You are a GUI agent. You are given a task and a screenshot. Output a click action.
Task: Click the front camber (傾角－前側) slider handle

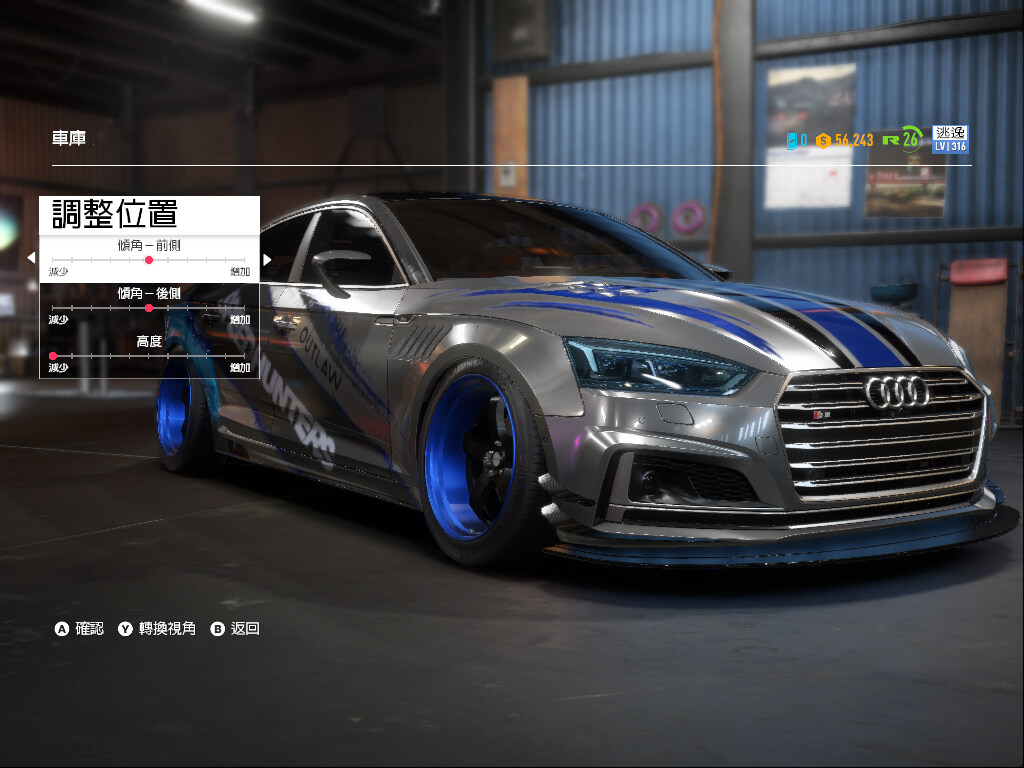[x=149, y=260]
